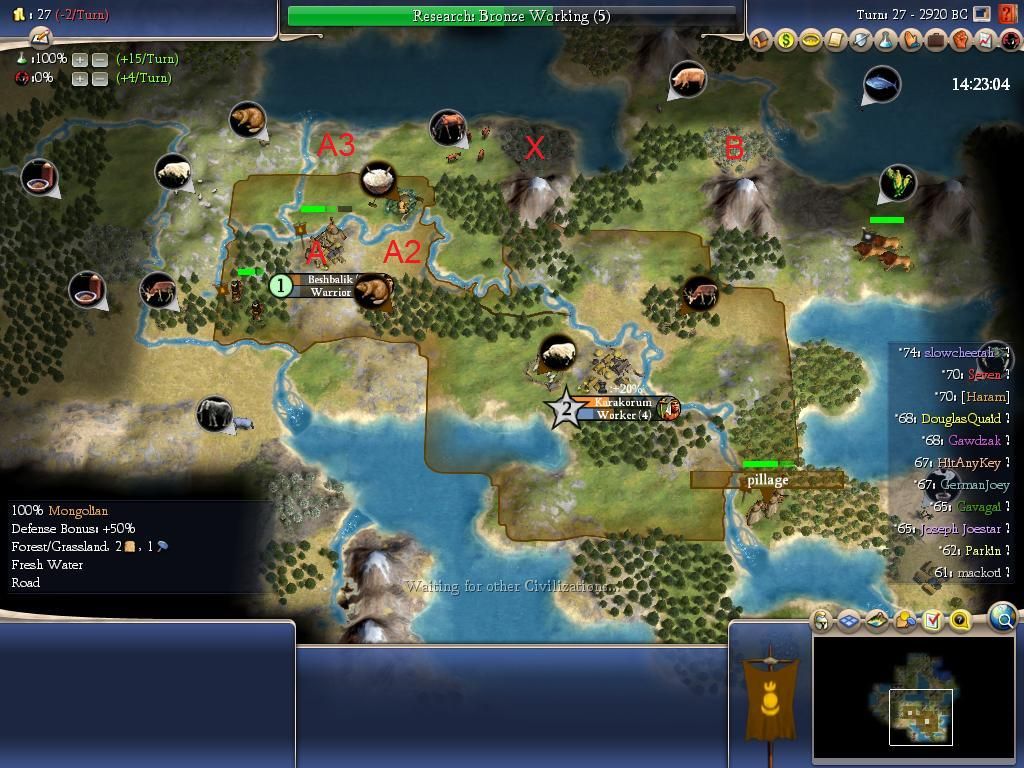The height and width of the screenshot is (768, 1024).
Task: Open the Info Screen graph icon
Action: (985, 40)
